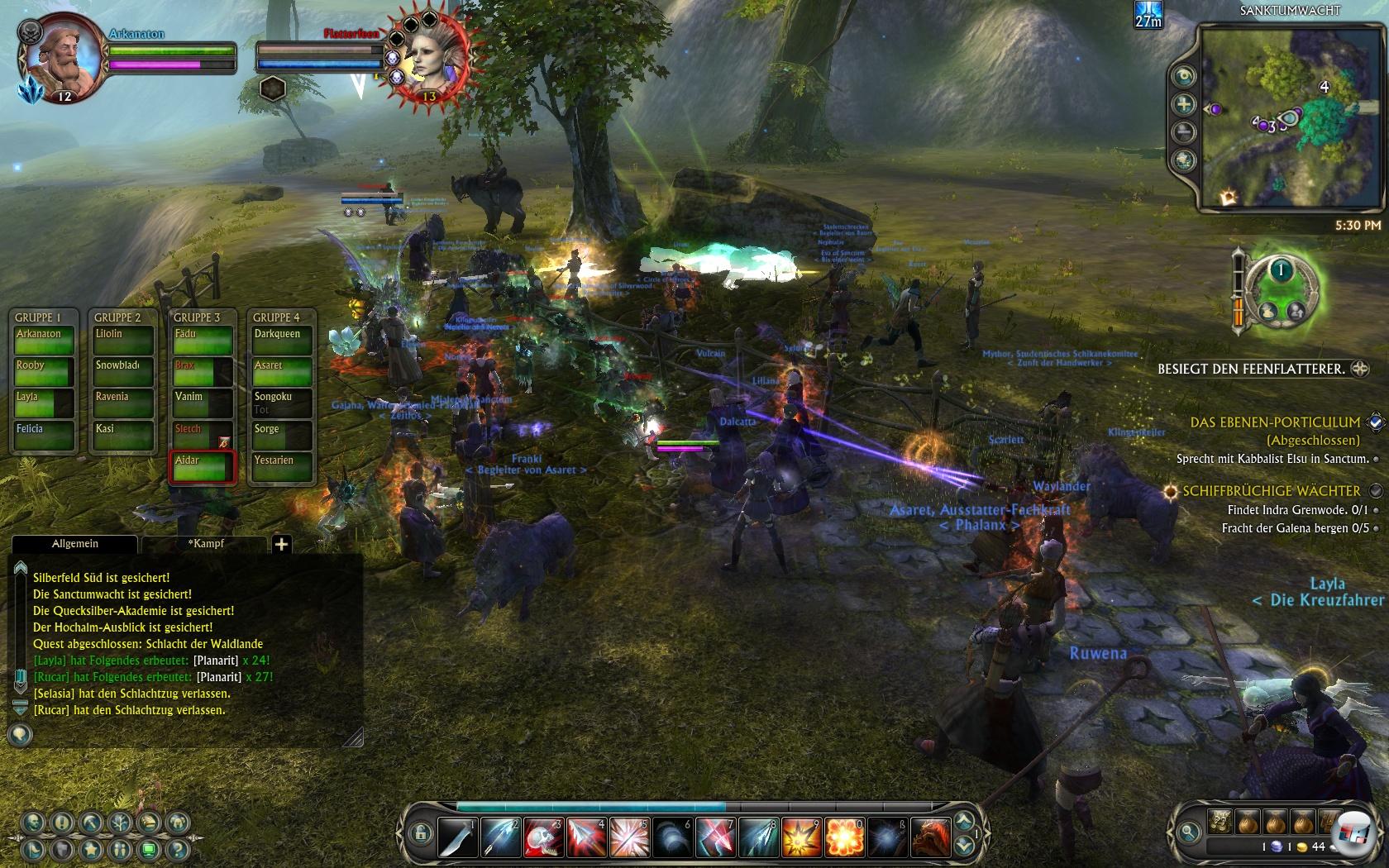Open the help menu question mark icon
The image size is (1389, 868).
175,849
